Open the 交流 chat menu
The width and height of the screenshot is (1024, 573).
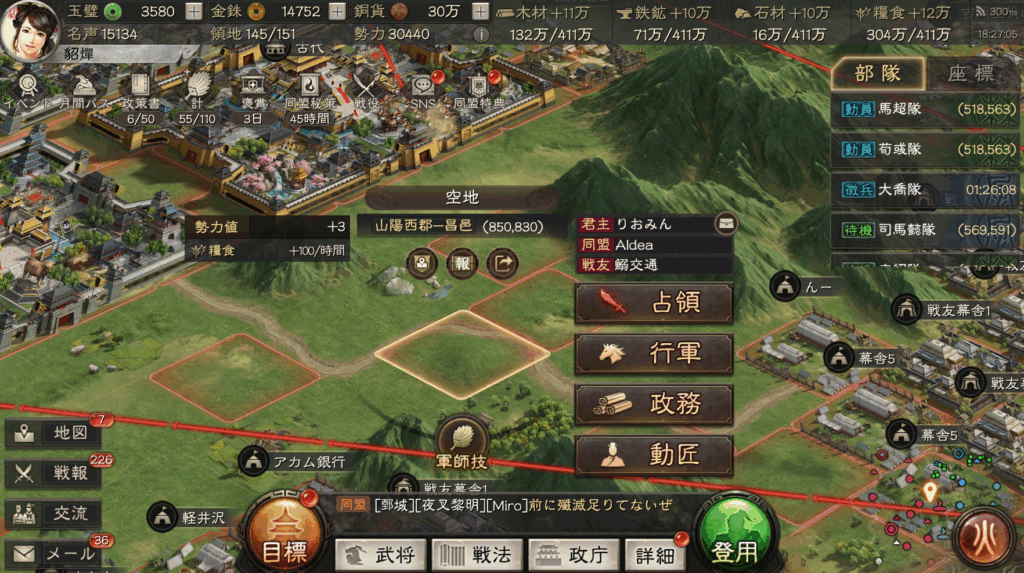[x=53, y=513]
